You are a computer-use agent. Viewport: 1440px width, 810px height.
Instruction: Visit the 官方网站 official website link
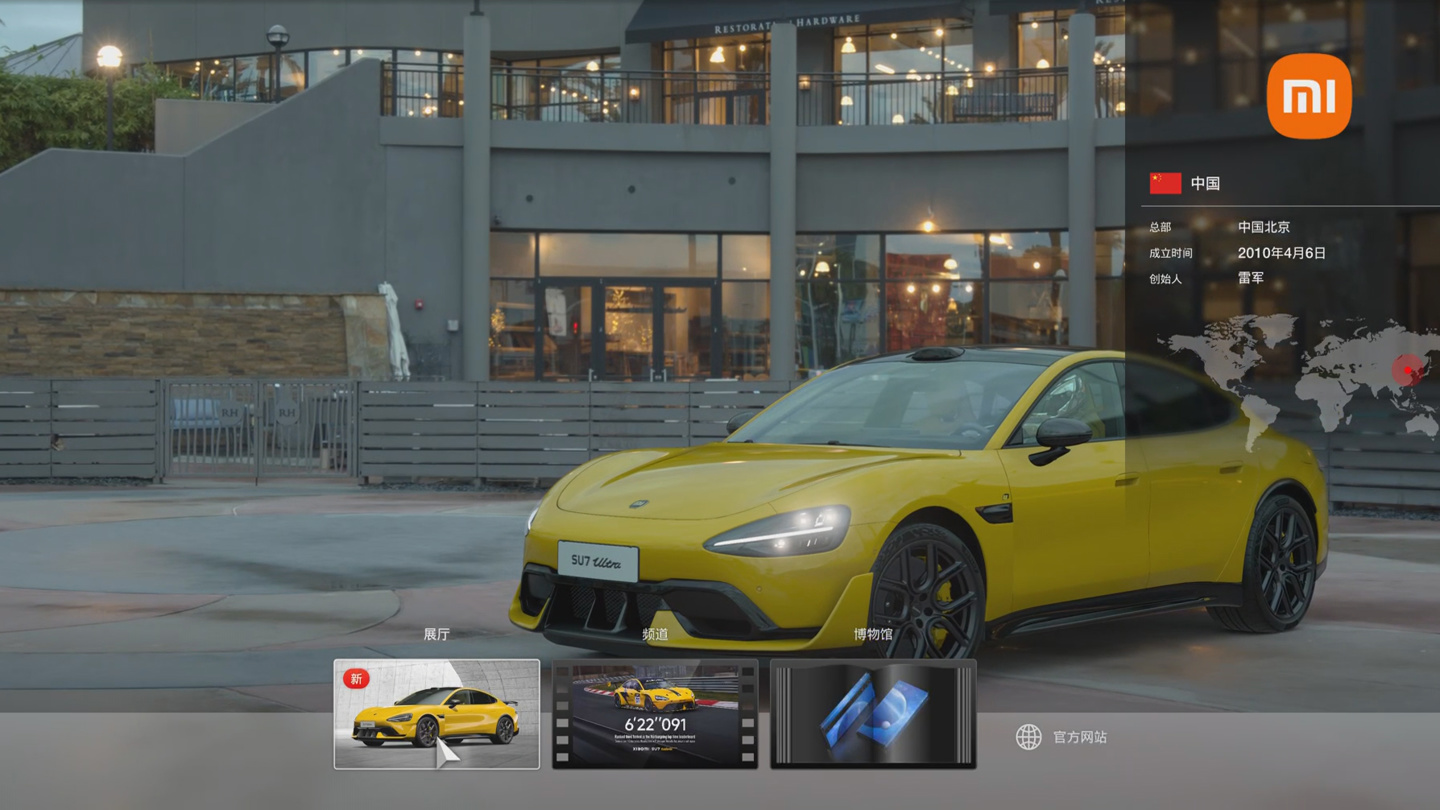1062,737
